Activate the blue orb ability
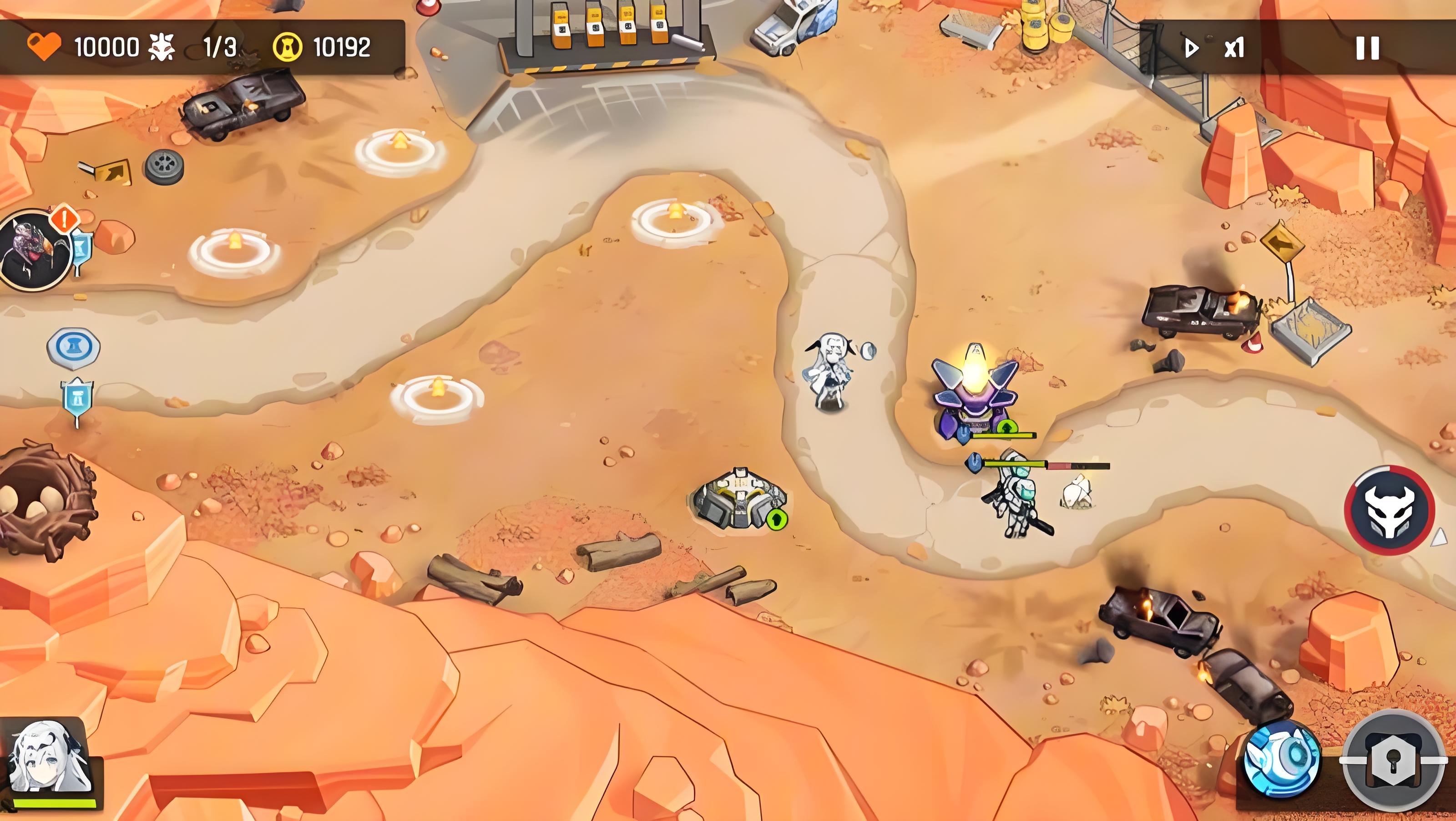Viewport: 1456px width, 821px height. click(x=1282, y=760)
